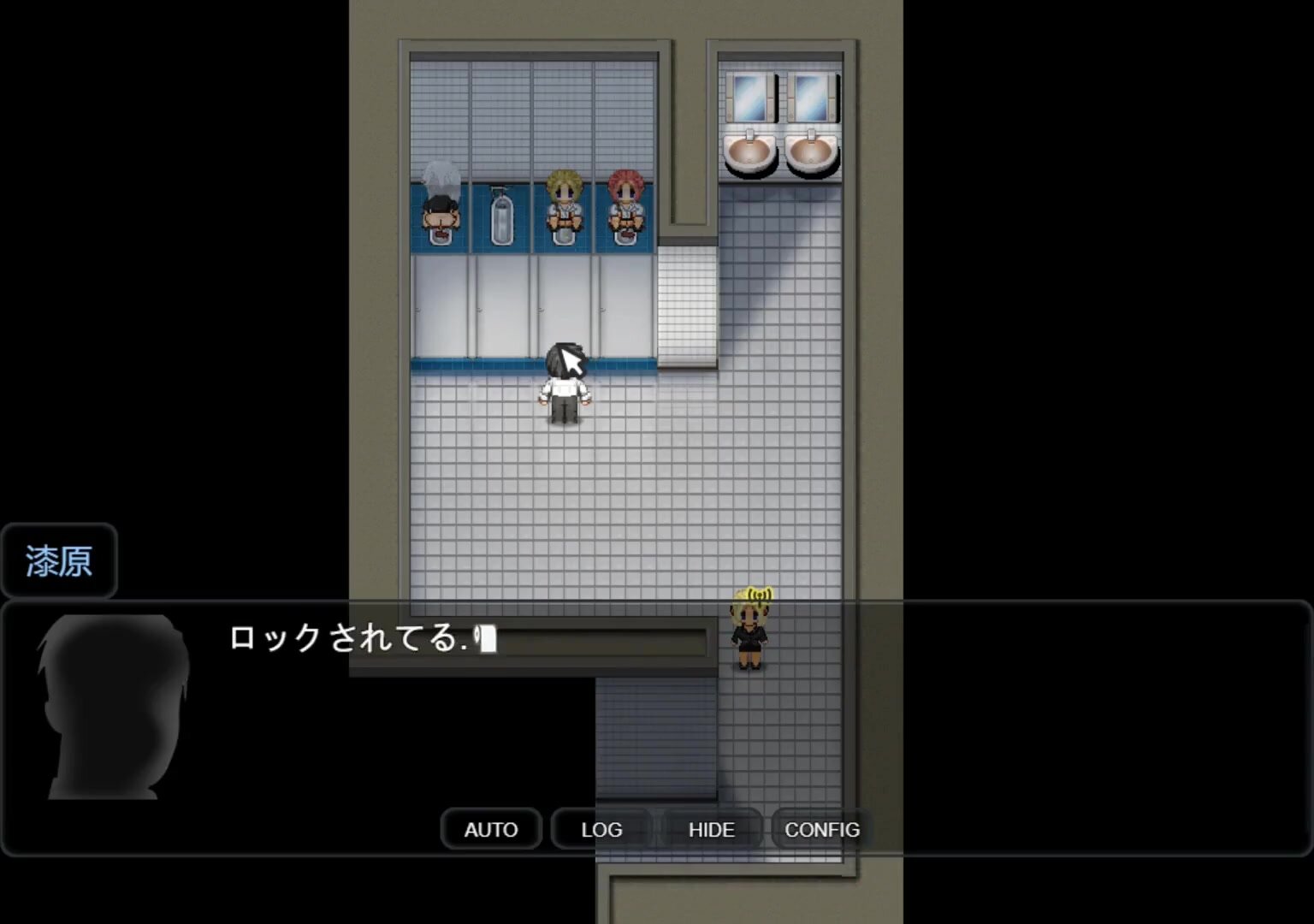Image resolution: width=1314 pixels, height=924 pixels.
Task: Open the CONFIG settings
Action: [821, 829]
